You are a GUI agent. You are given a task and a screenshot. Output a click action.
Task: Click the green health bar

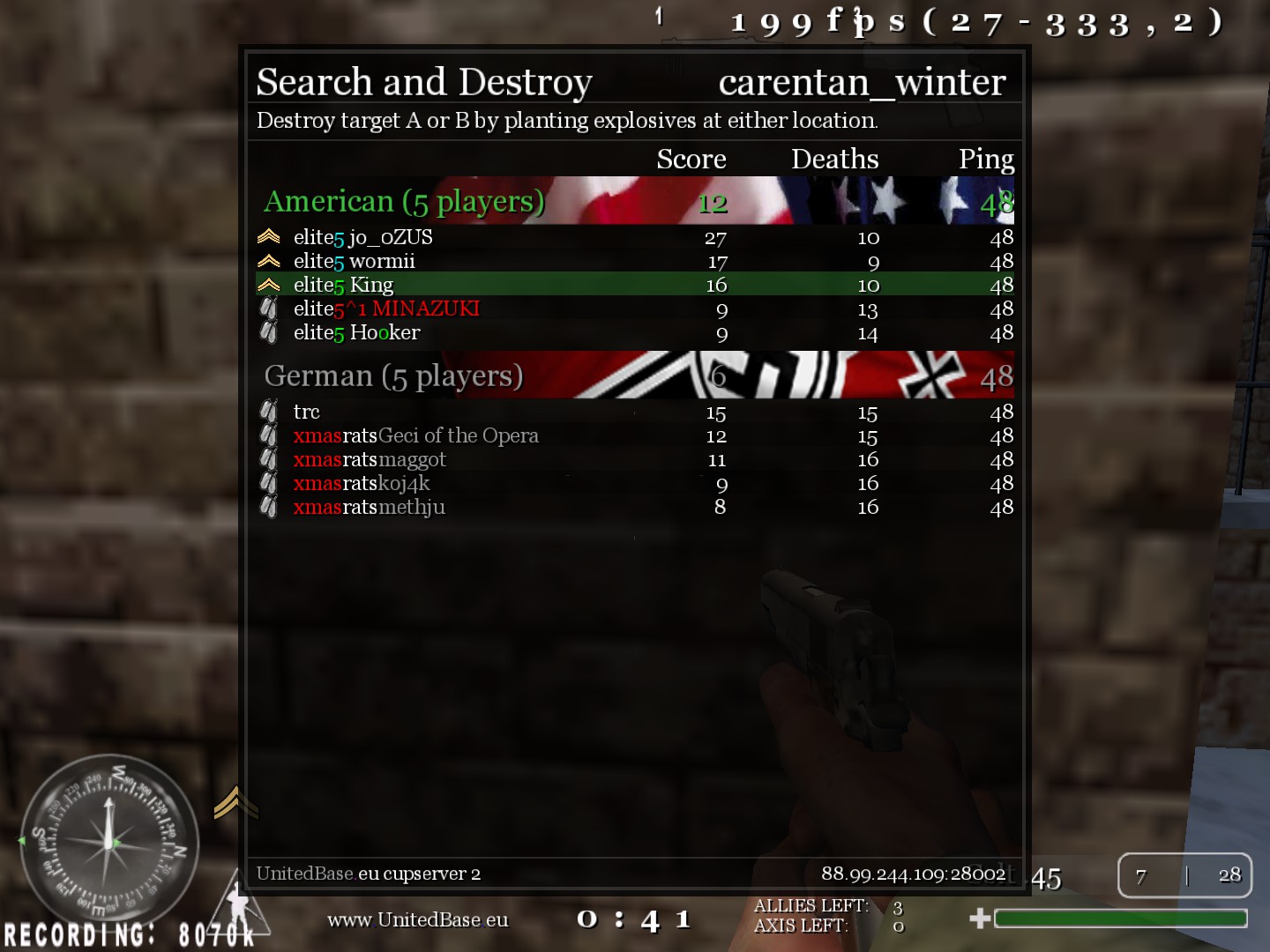pyautogui.click(x=1120, y=918)
